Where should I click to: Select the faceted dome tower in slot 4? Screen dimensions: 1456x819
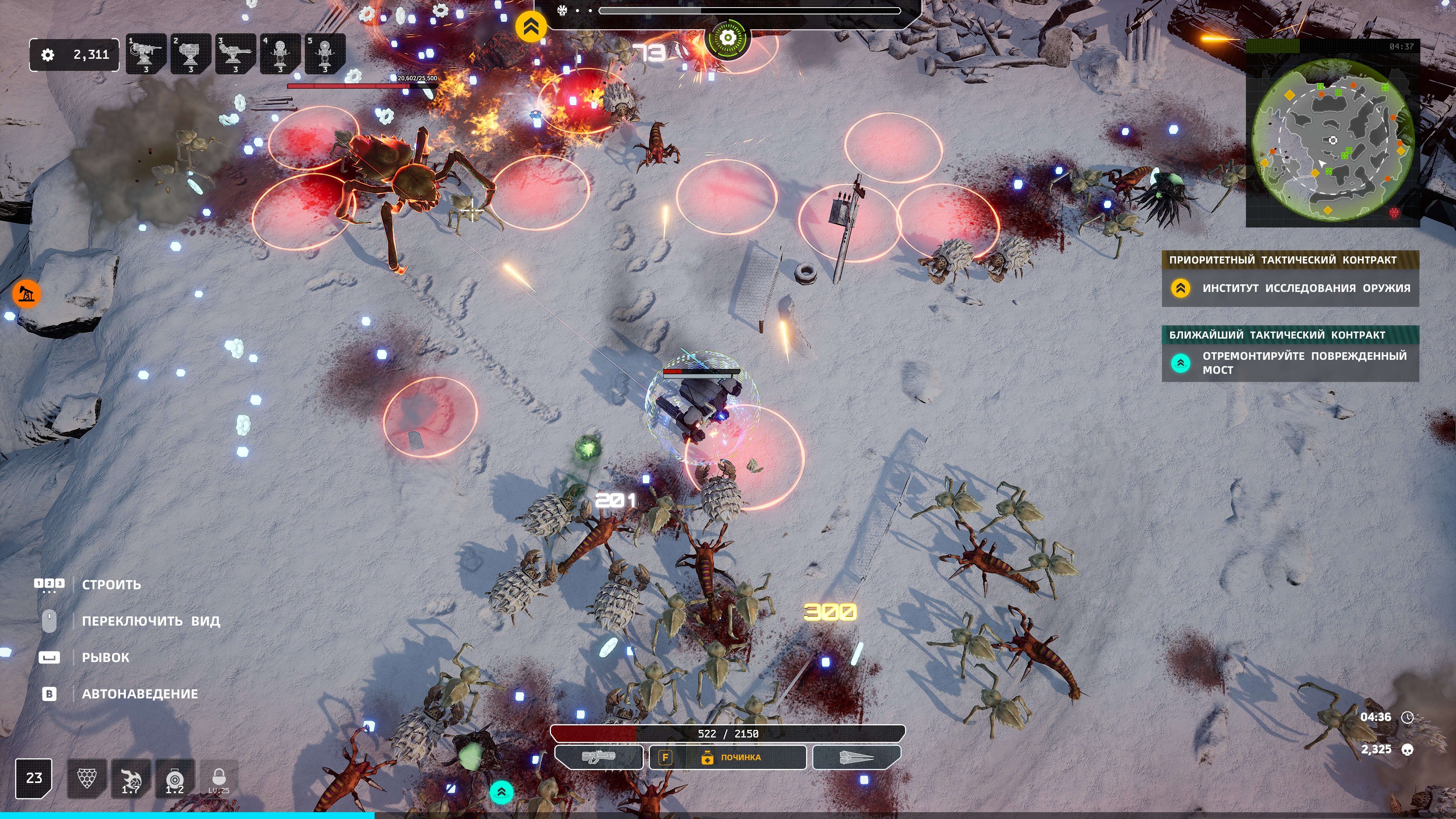(280, 54)
